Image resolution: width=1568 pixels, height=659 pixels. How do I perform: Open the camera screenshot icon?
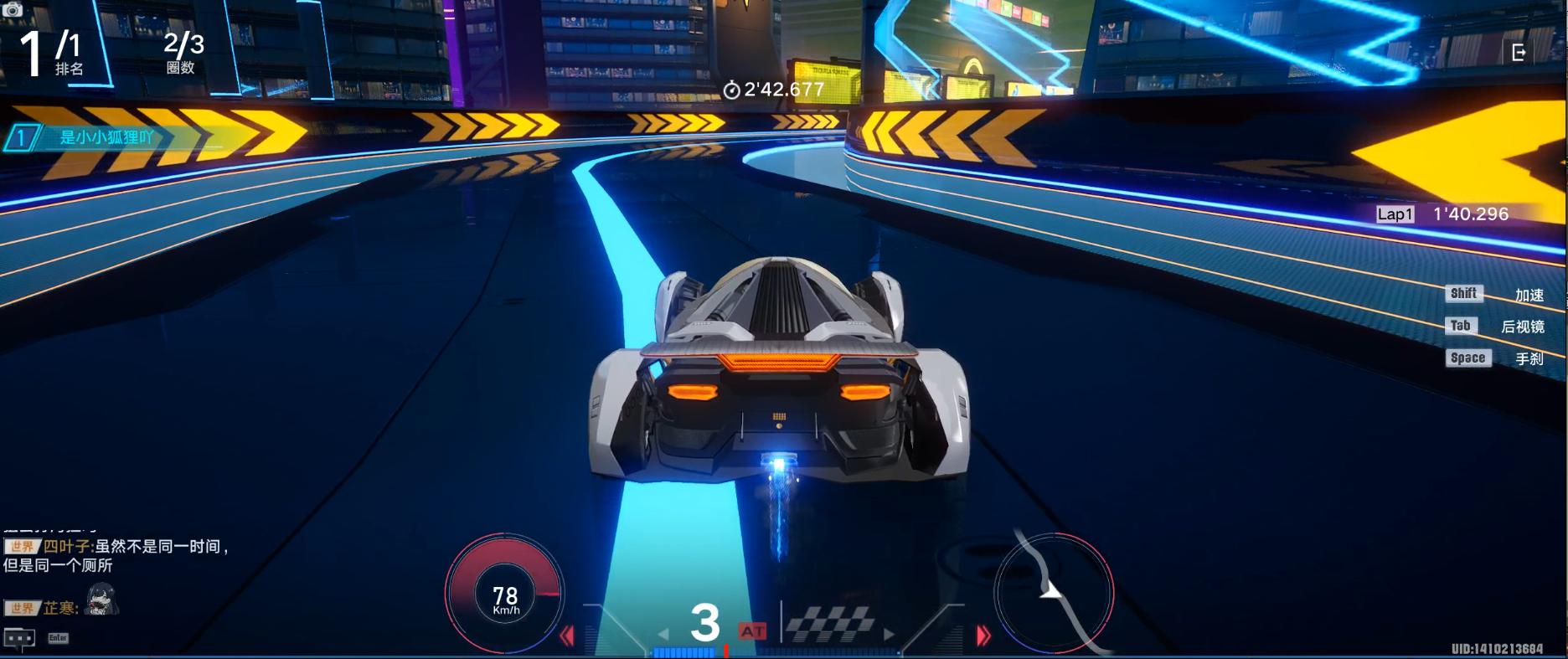[13, 9]
